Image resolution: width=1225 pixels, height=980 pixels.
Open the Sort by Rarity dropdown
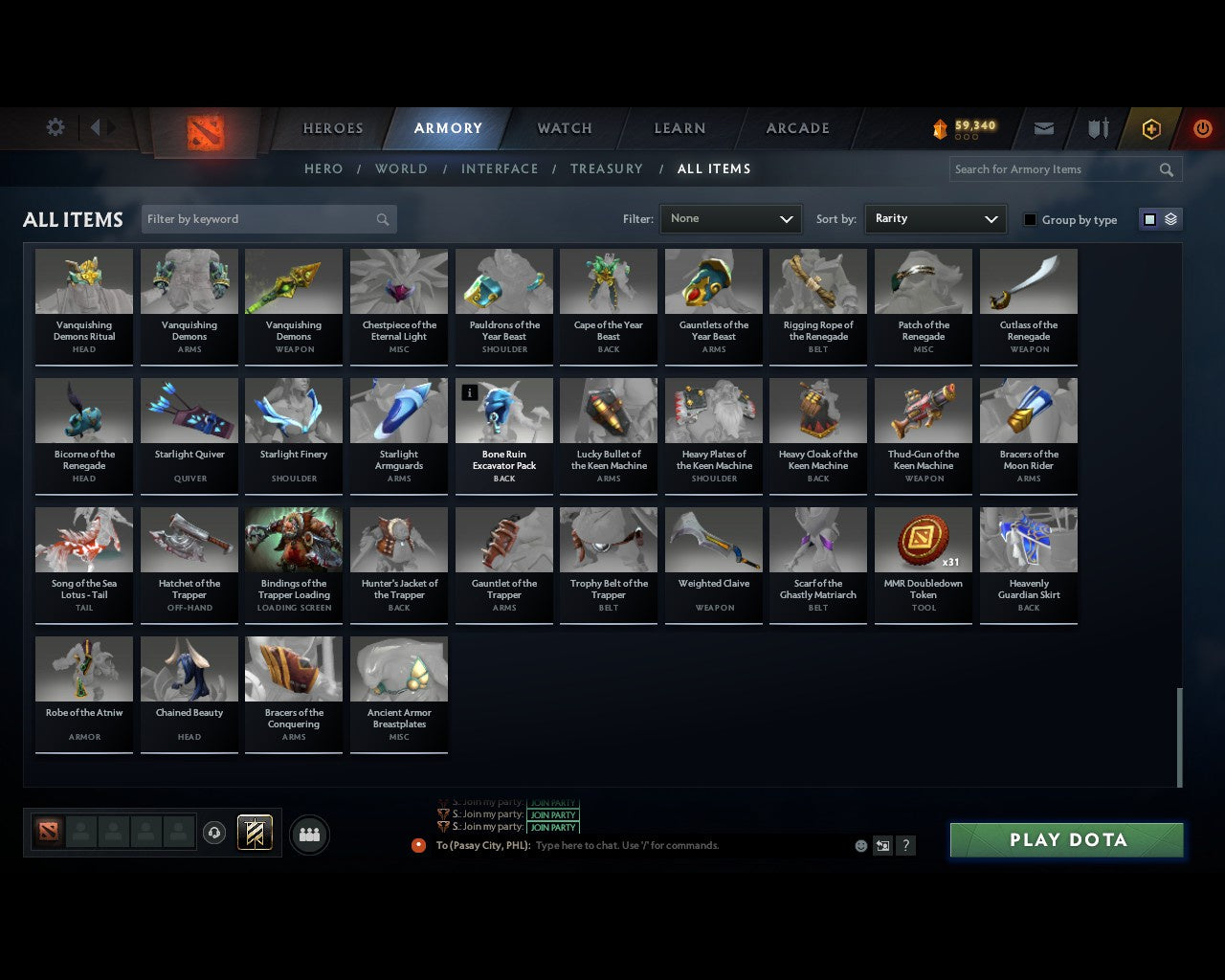click(935, 218)
